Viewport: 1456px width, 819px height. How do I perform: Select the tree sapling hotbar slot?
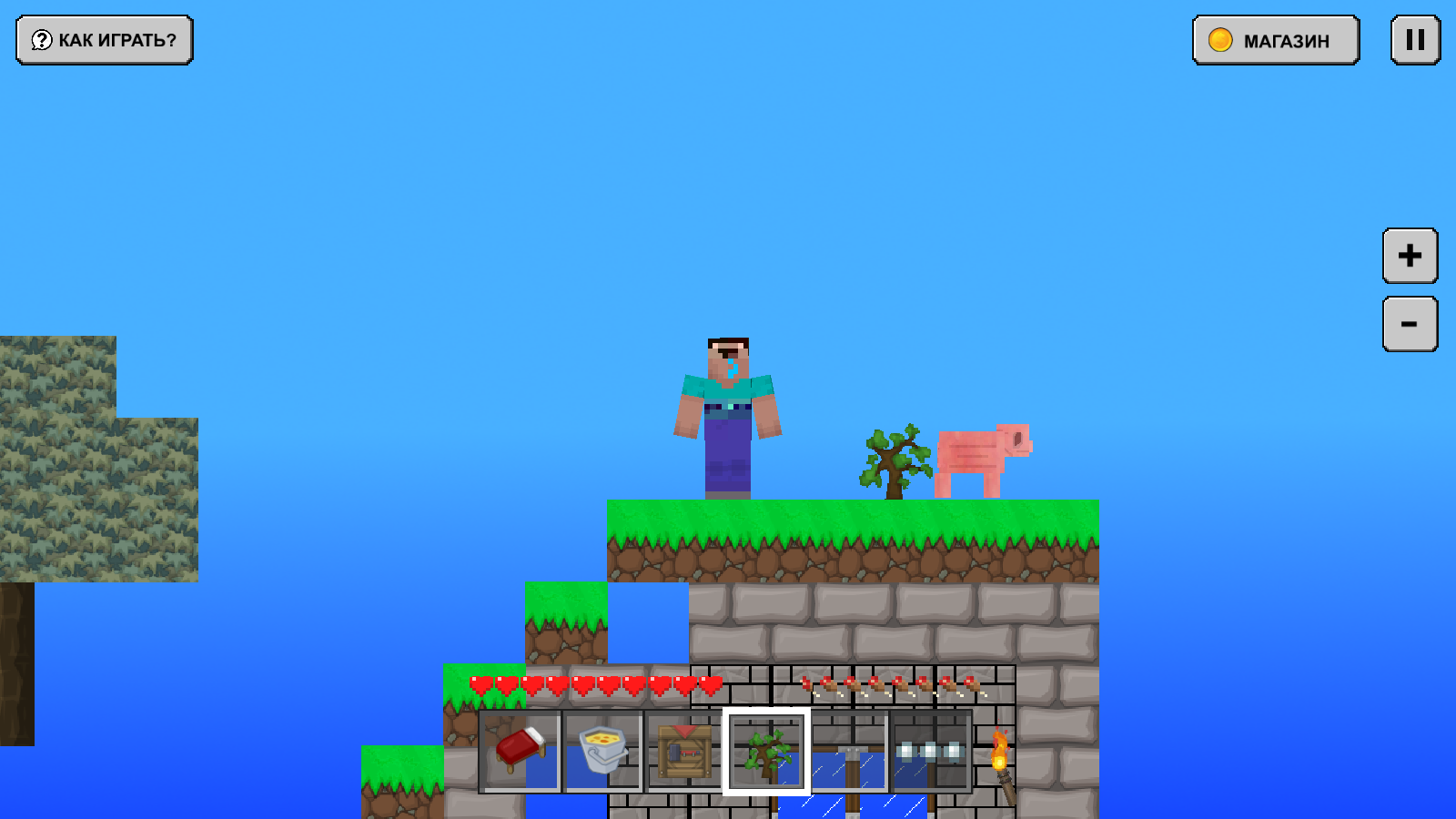pyautogui.click(x=765, y=752)
